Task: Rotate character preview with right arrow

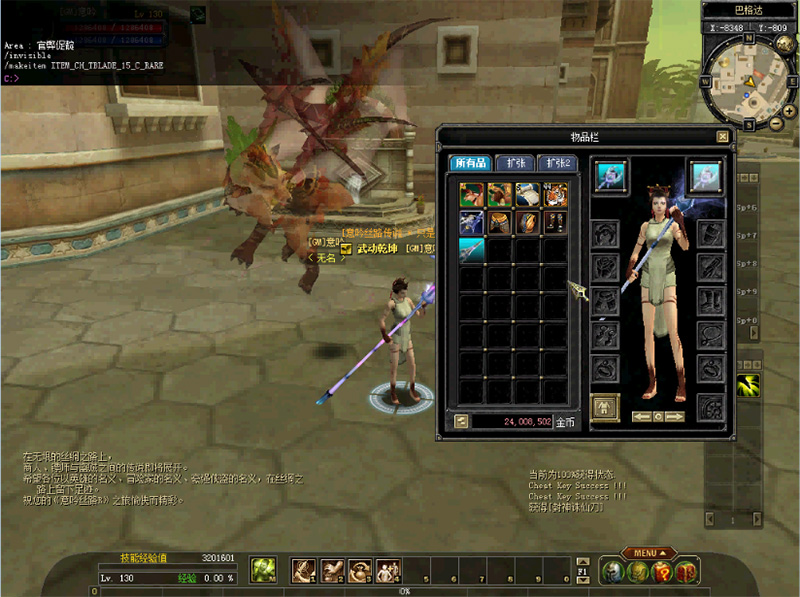Action: (x=675, y=416)
